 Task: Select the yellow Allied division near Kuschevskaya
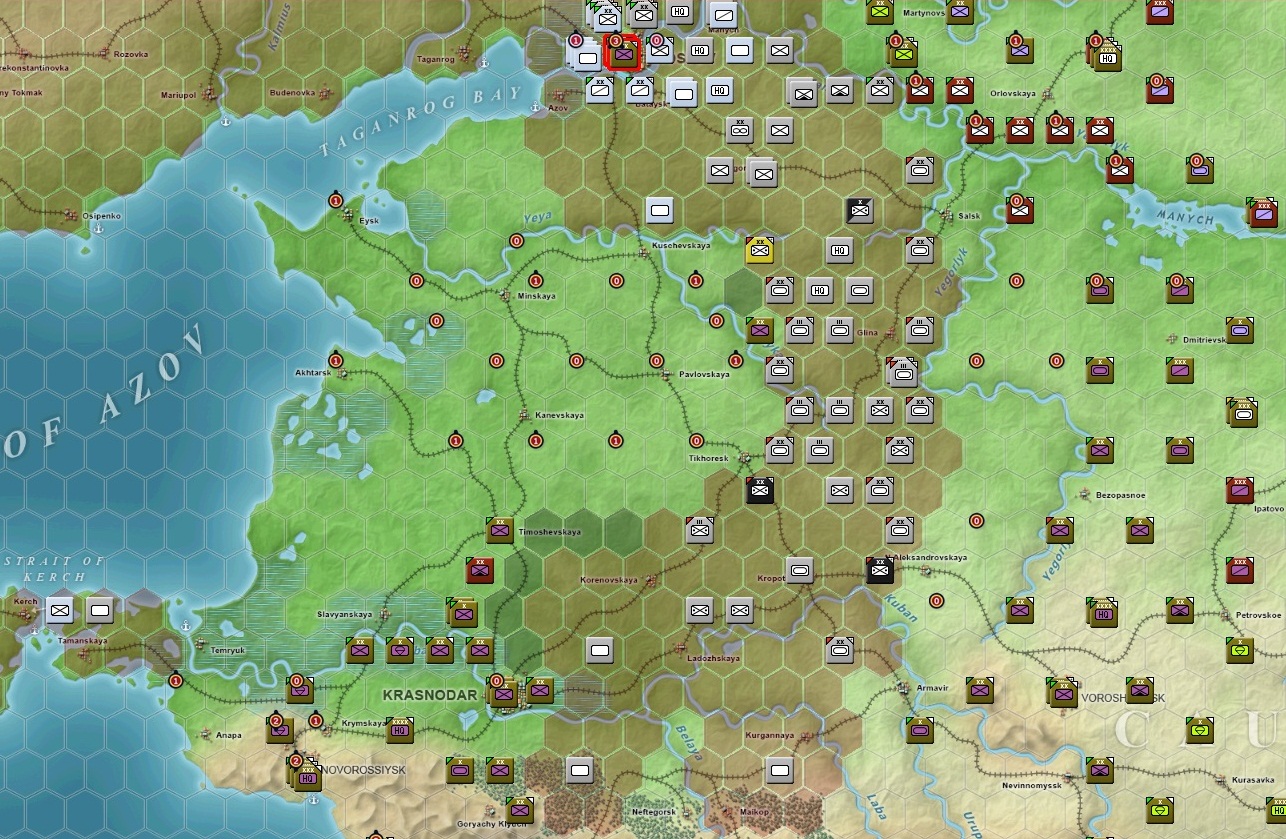(758, 251)
